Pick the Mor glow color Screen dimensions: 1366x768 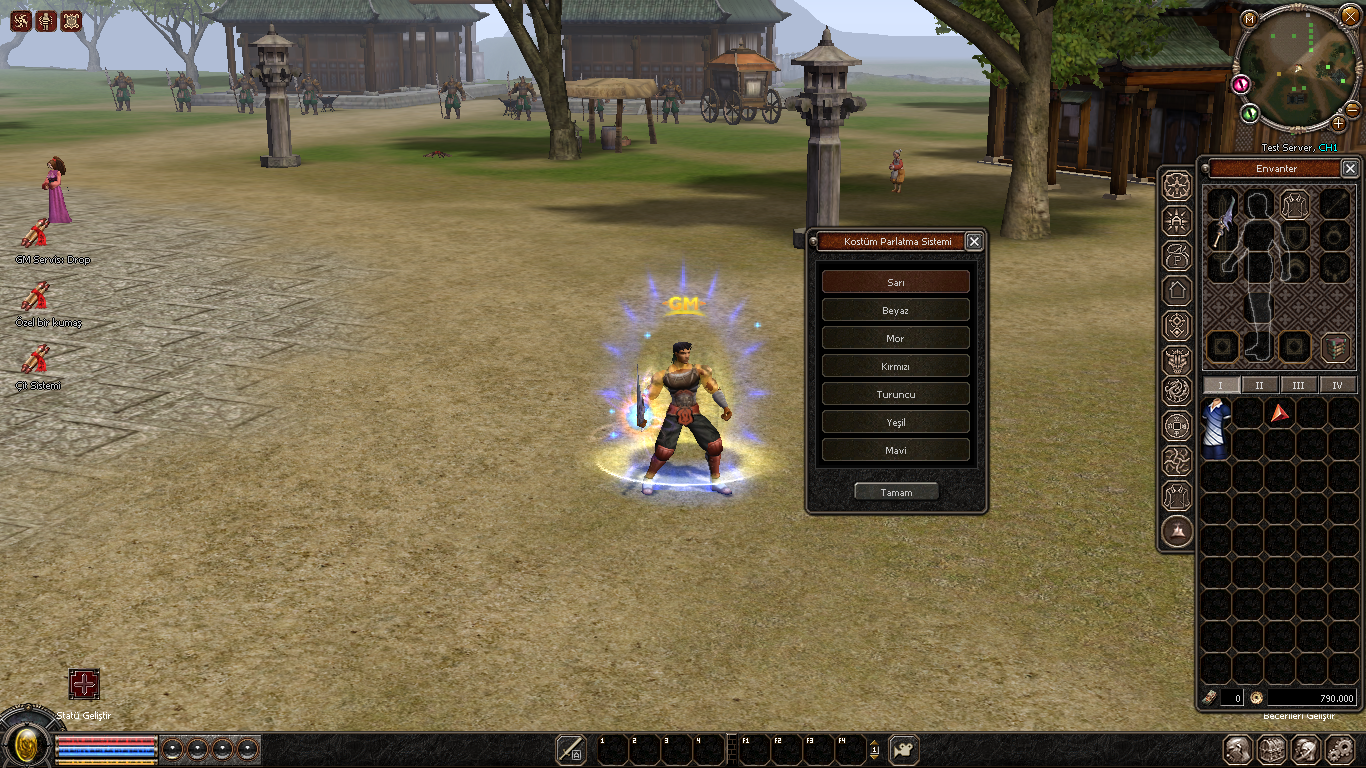tap(895, 338)
